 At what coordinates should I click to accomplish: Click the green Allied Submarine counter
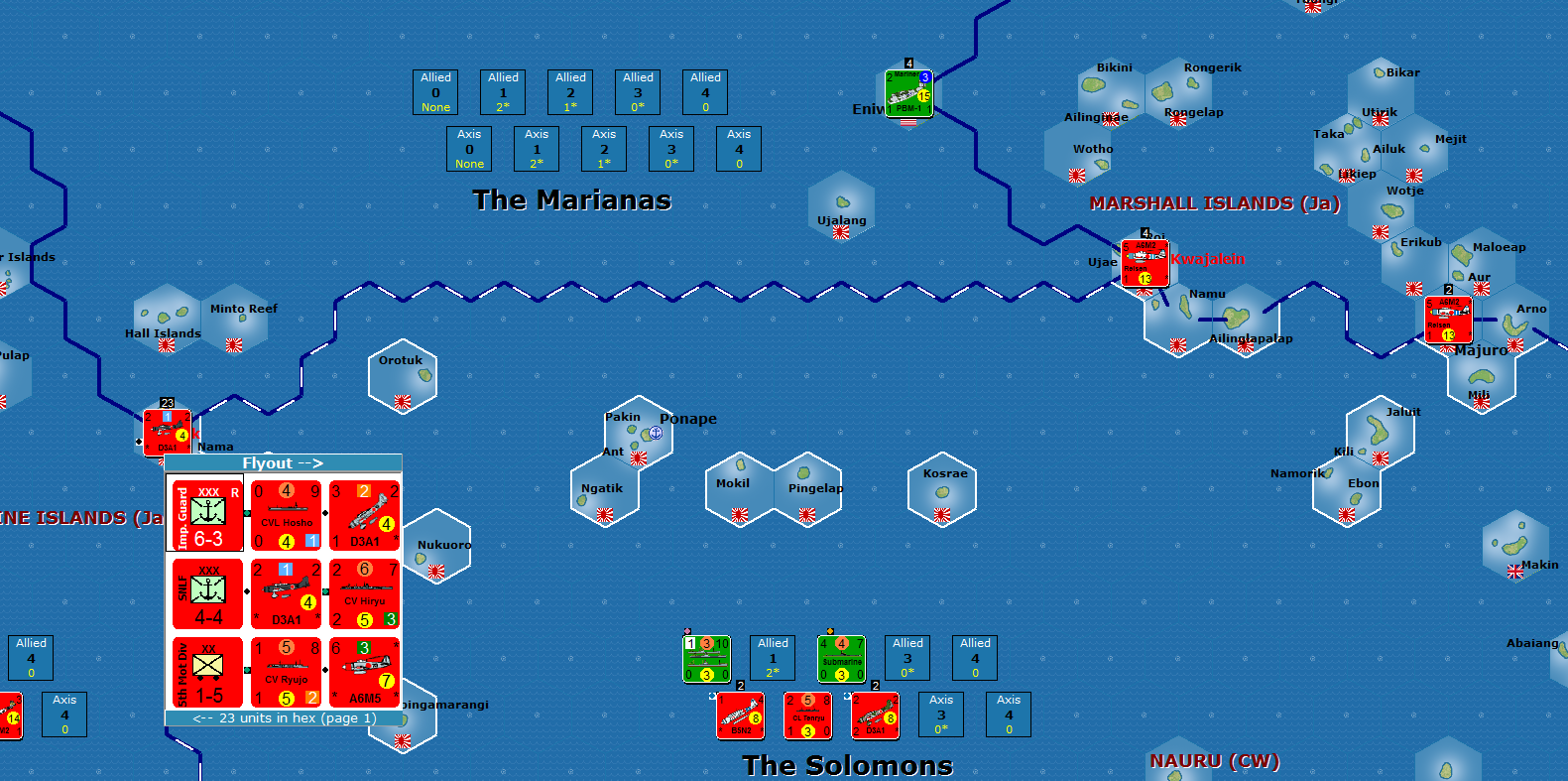coord(840,658)
